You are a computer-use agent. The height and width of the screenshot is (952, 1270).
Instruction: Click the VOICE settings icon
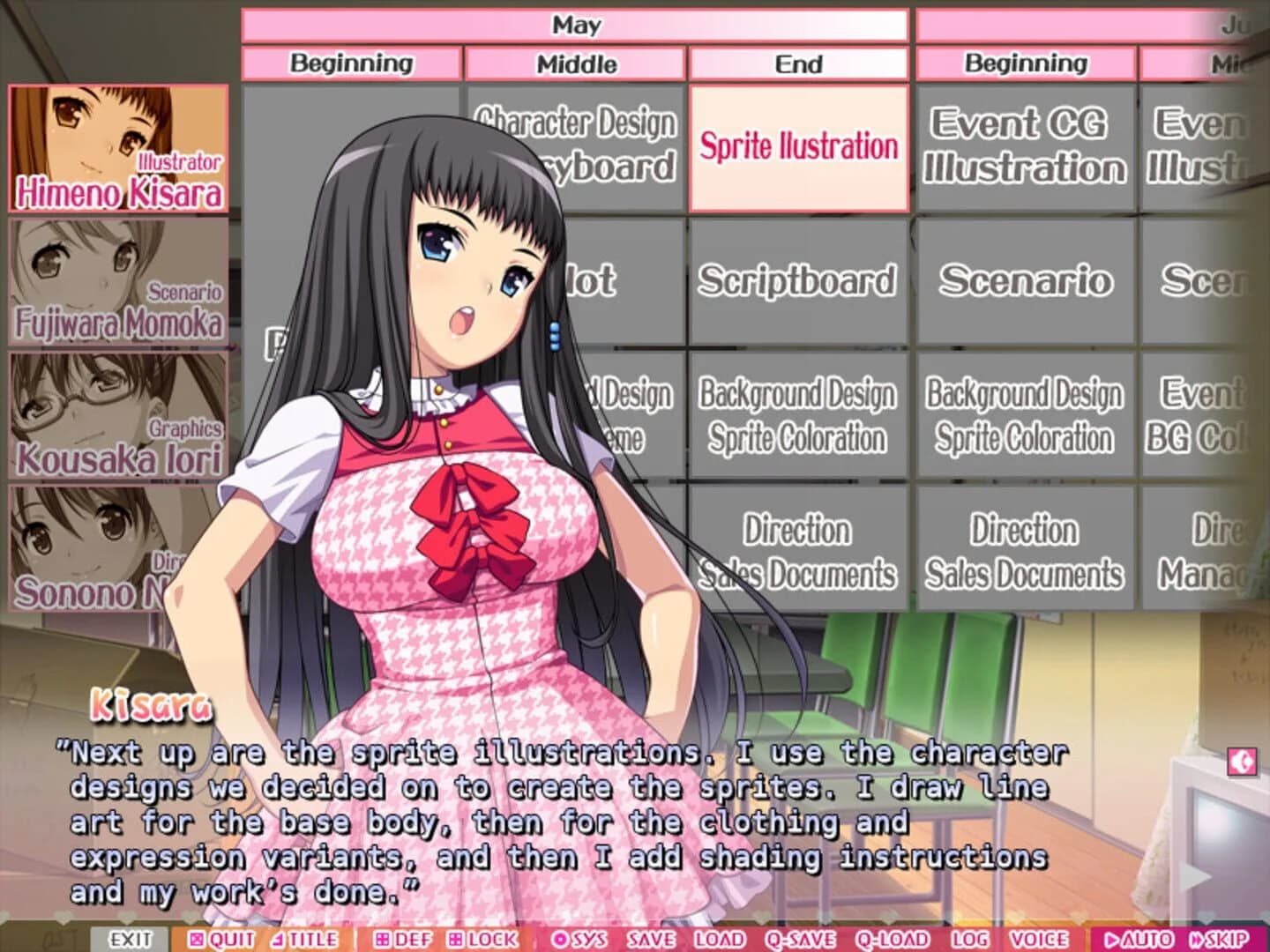coord(1041,940)
